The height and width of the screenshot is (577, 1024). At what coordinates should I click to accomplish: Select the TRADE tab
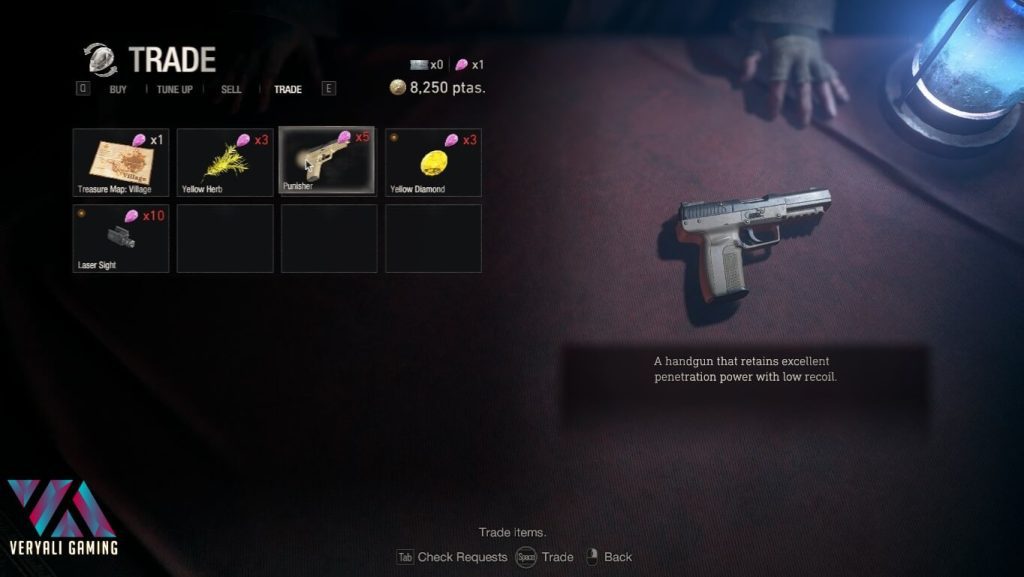[x=287, y=89]
